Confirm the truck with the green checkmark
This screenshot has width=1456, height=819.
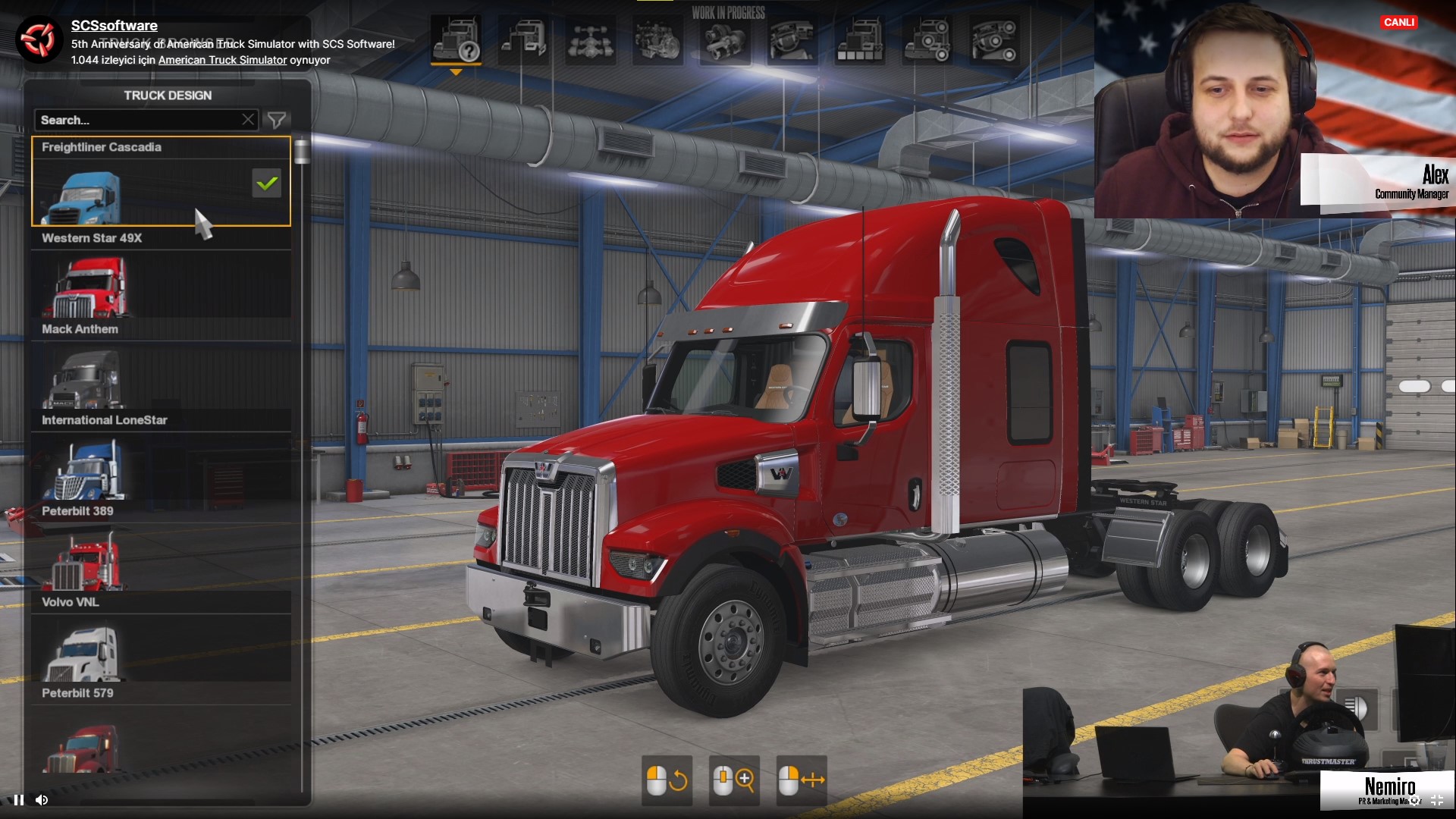pyautogui.click(x=267, y=184)
